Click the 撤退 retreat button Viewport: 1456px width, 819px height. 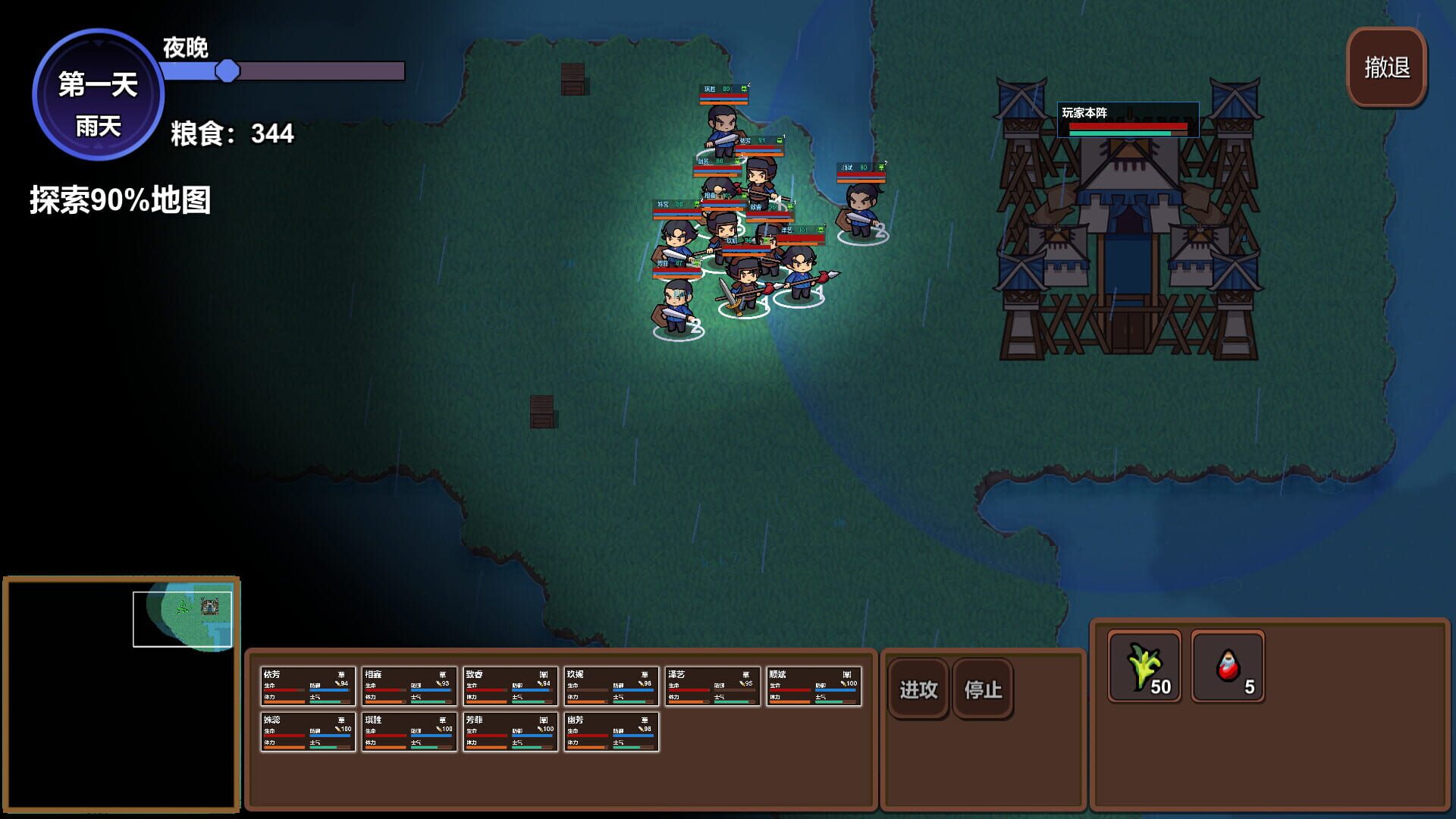[x=1386, y=68]
